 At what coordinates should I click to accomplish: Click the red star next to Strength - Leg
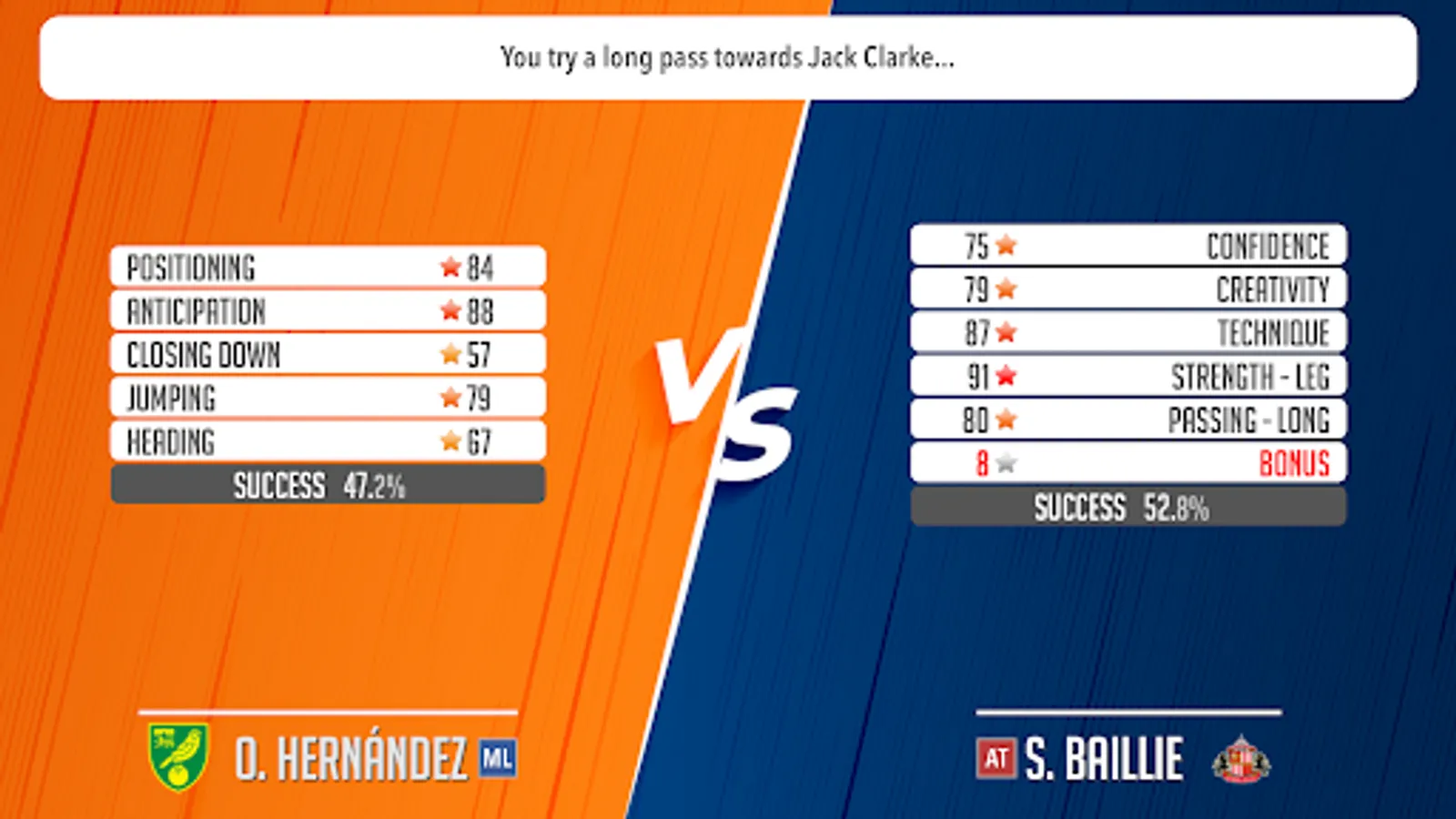click(1006, 376)
